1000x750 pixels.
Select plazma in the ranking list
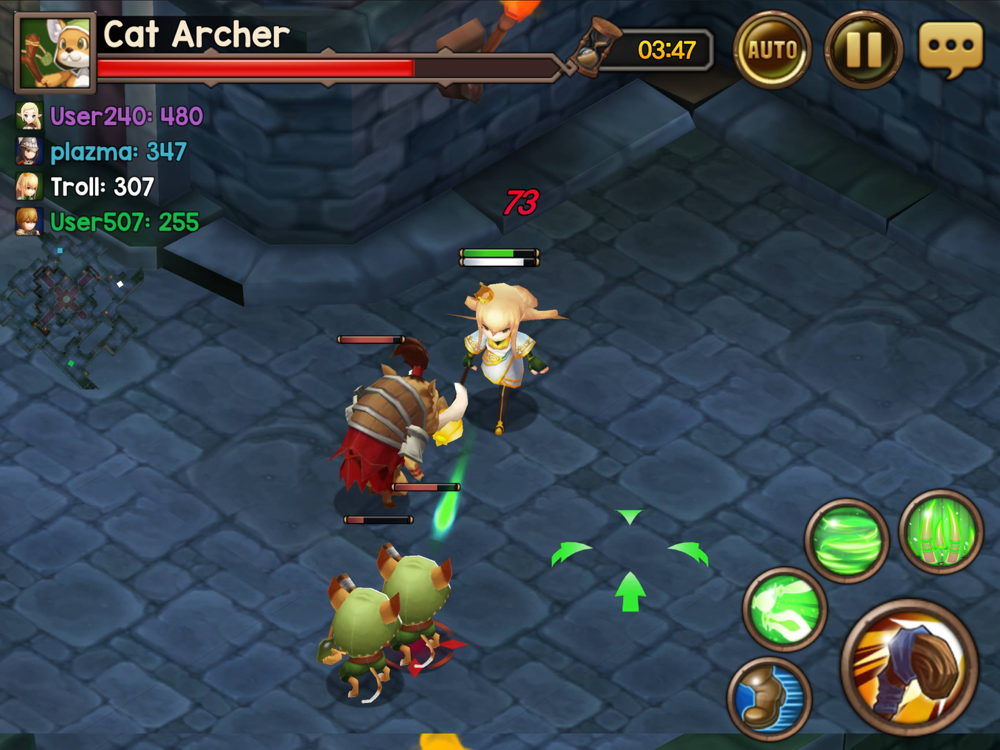(102, 152)
